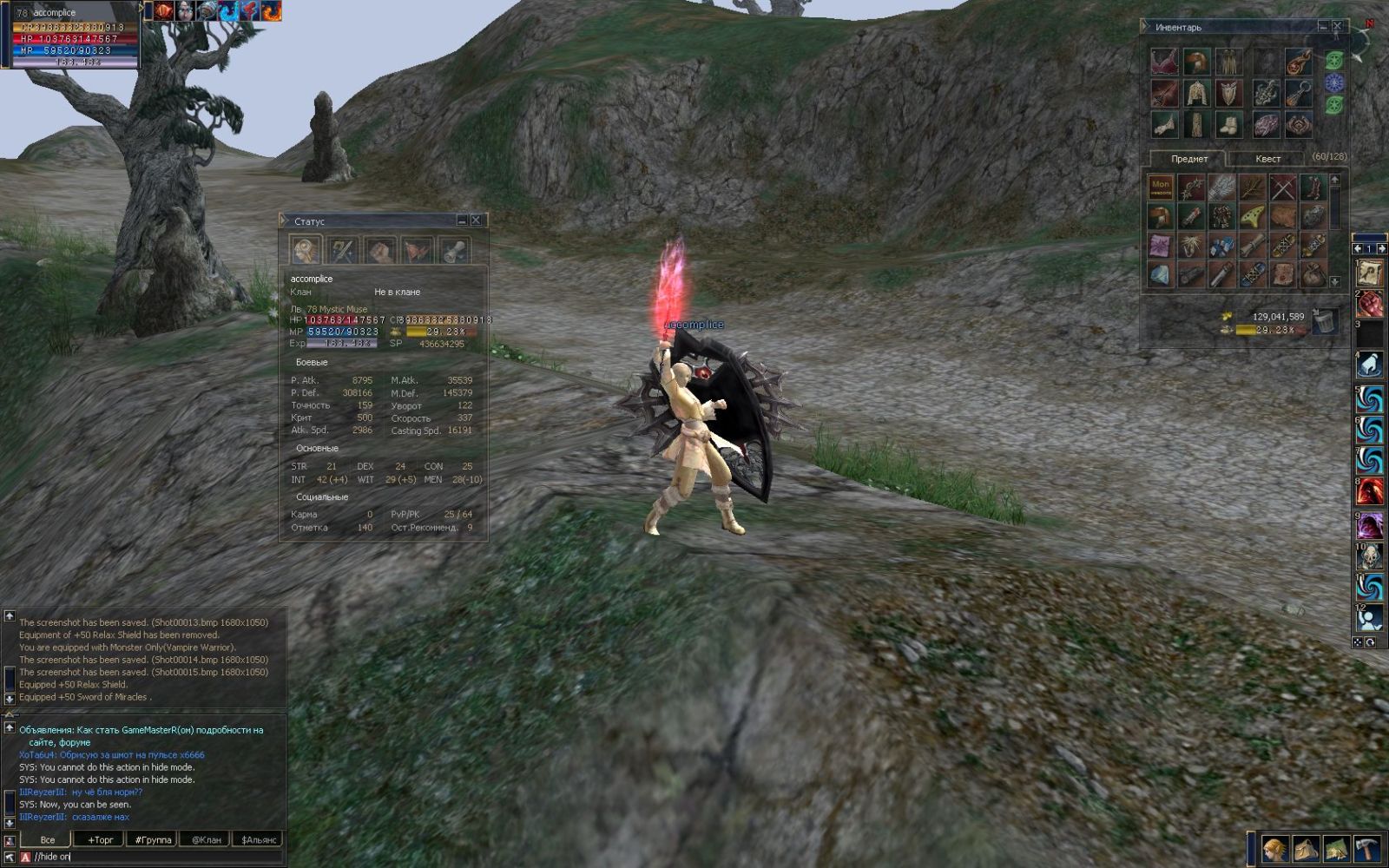This screenshot has height=868, width=1389.
Task: Select the yellow ocarina item slot
Action: pyautogui.click(x=1252, y=216)
